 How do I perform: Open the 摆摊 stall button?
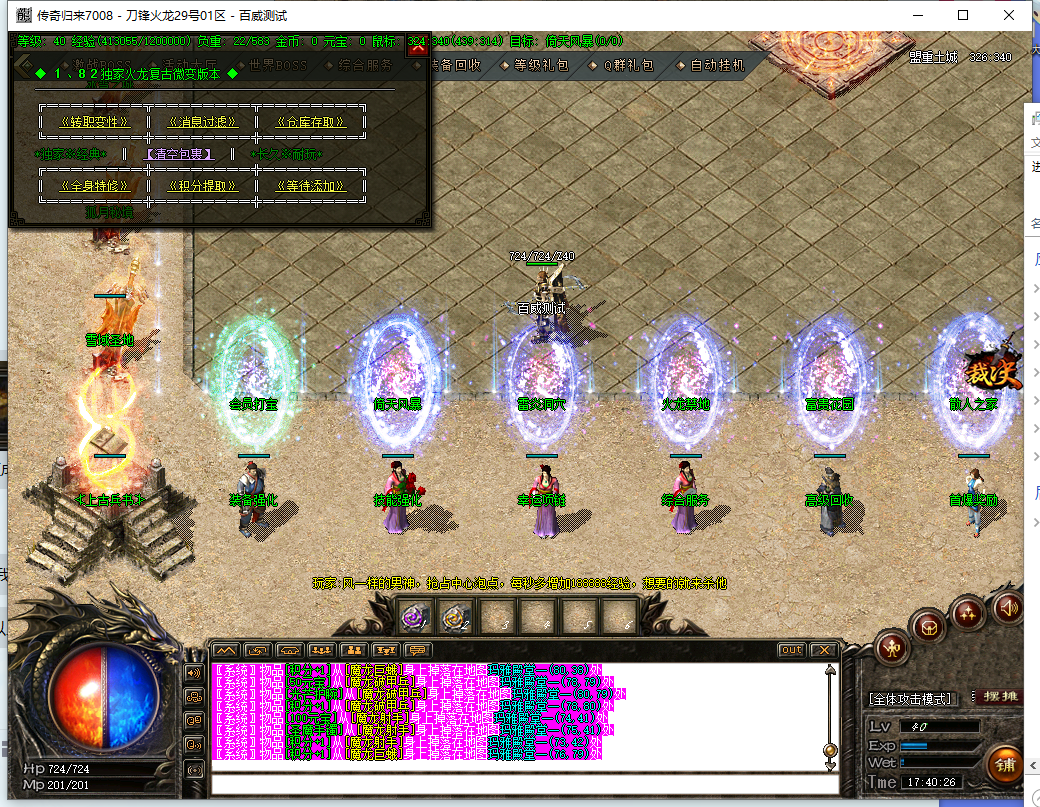click(997, 697)
